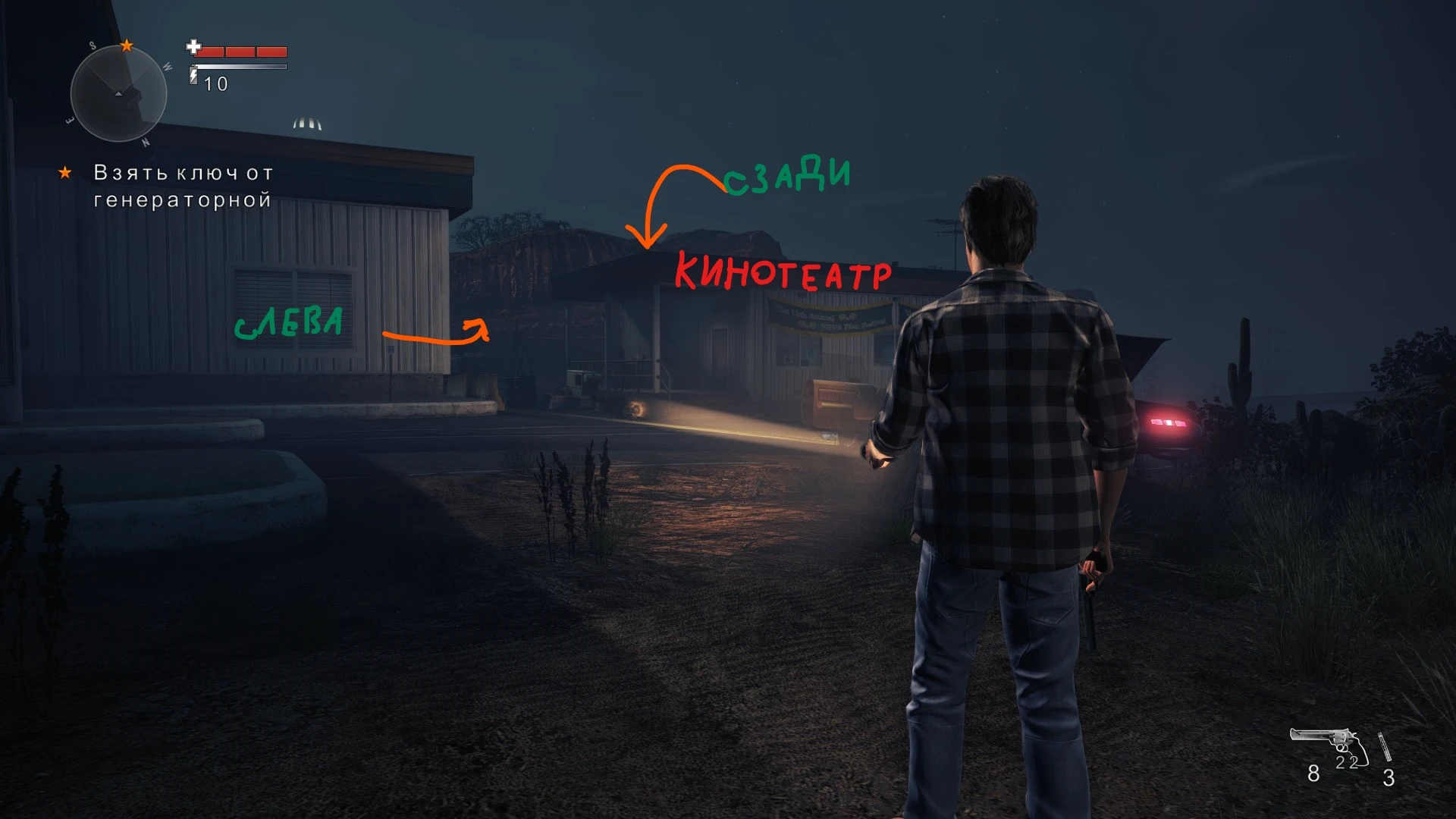
Task: Click the battery icon next to the flashlight bar
Action: tap(192, 74)
